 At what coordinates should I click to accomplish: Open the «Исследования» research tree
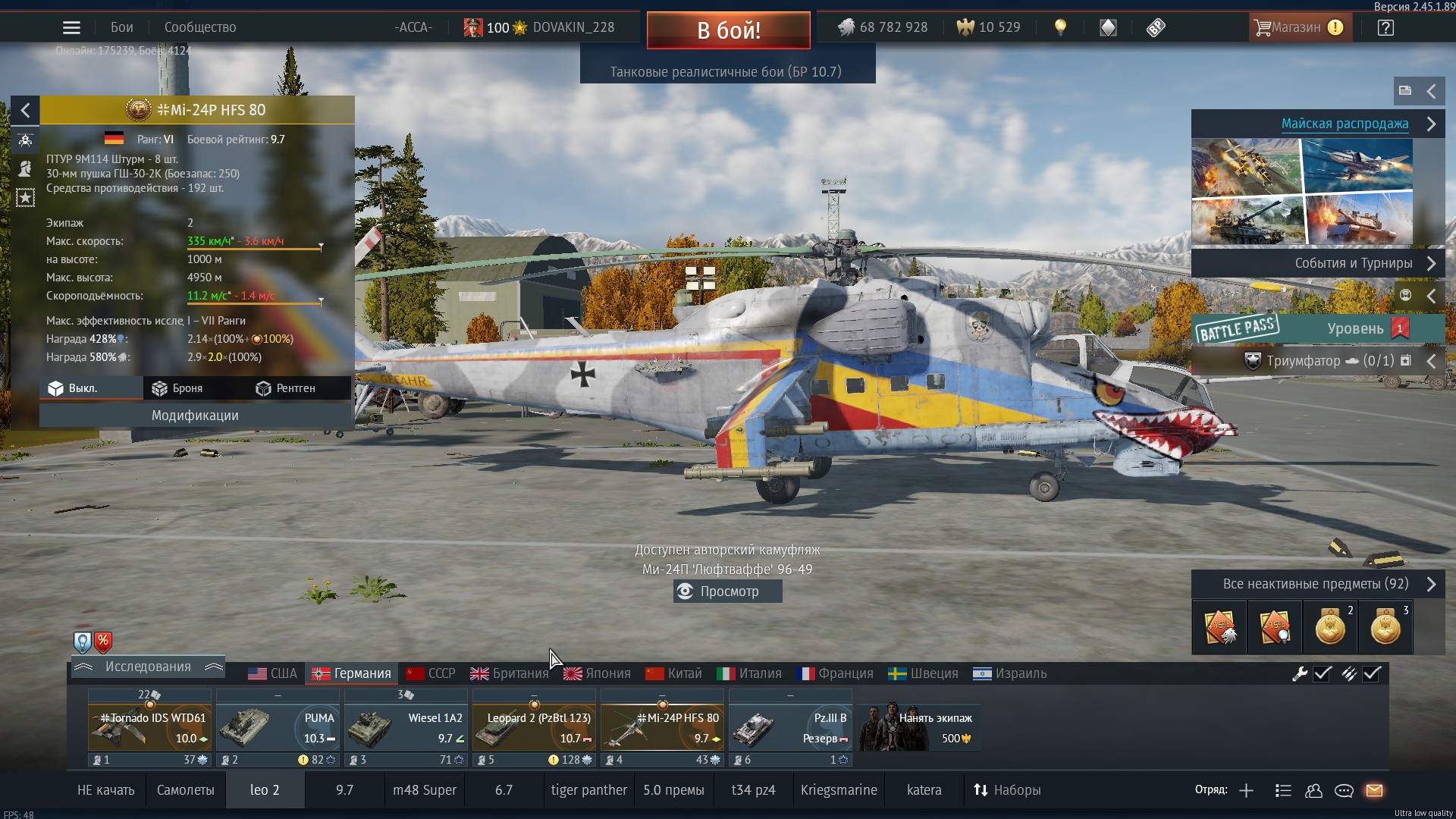(x=148, y=667)
